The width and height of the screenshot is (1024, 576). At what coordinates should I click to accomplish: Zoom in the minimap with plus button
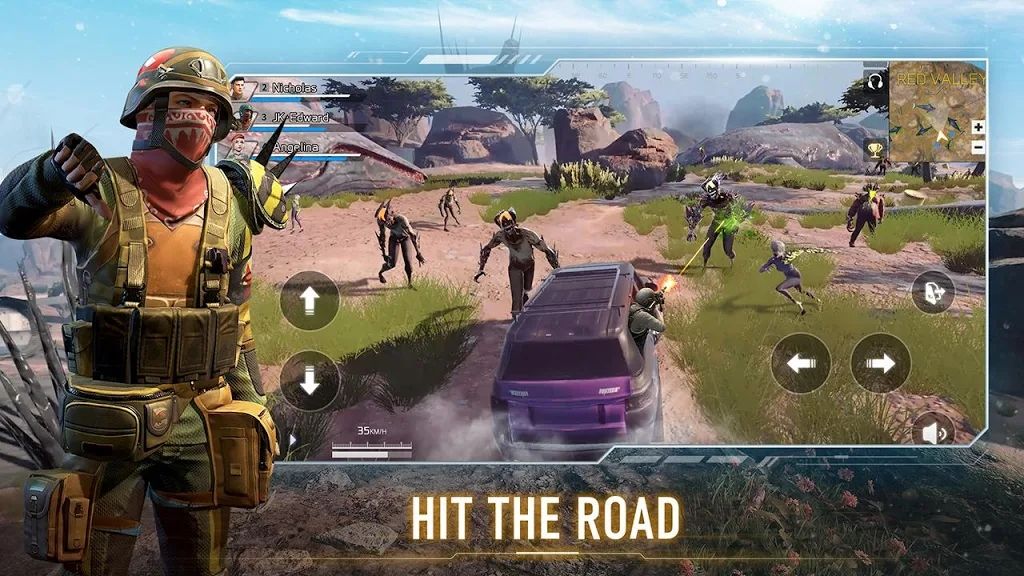(977, 127)
